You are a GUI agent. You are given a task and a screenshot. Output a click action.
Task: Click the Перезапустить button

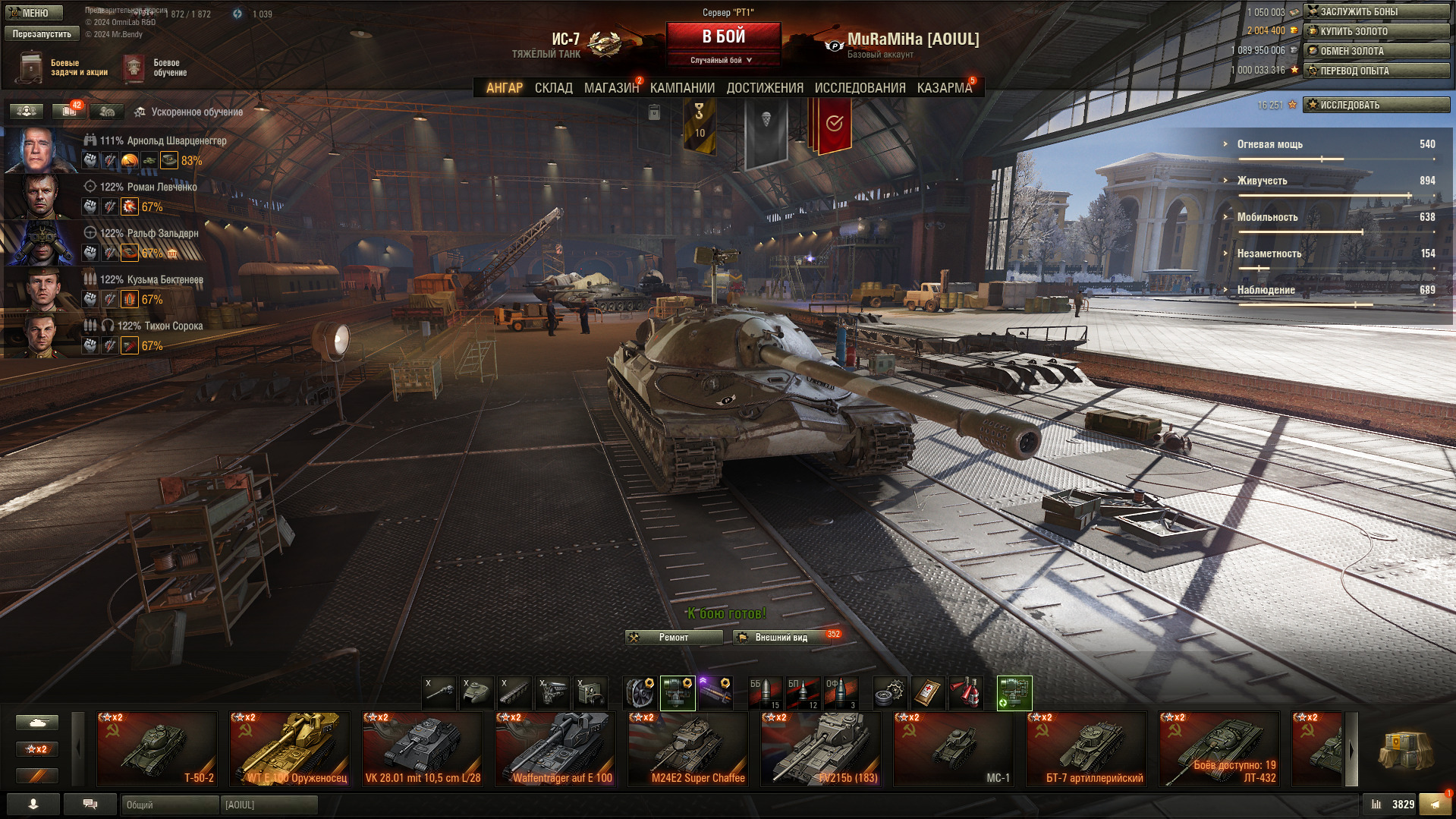click(x=42, y=34)
